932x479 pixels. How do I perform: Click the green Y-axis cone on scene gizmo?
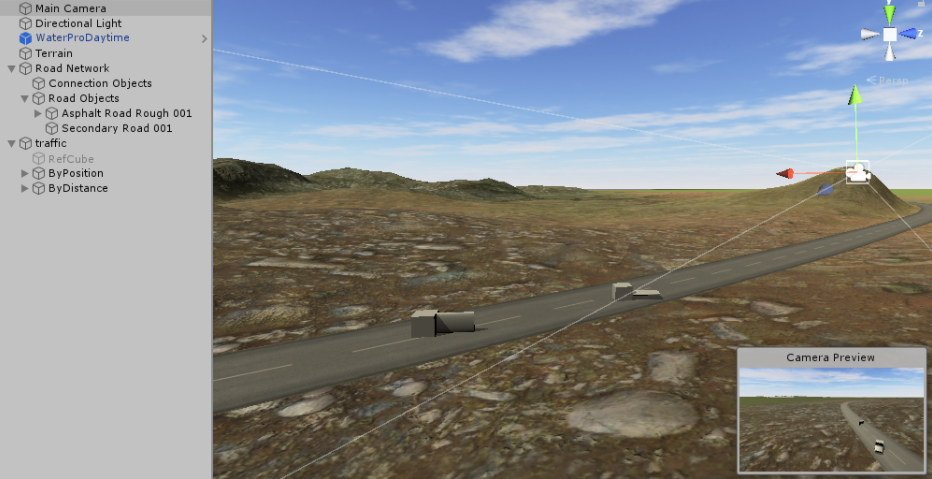(x=889, y=13)
